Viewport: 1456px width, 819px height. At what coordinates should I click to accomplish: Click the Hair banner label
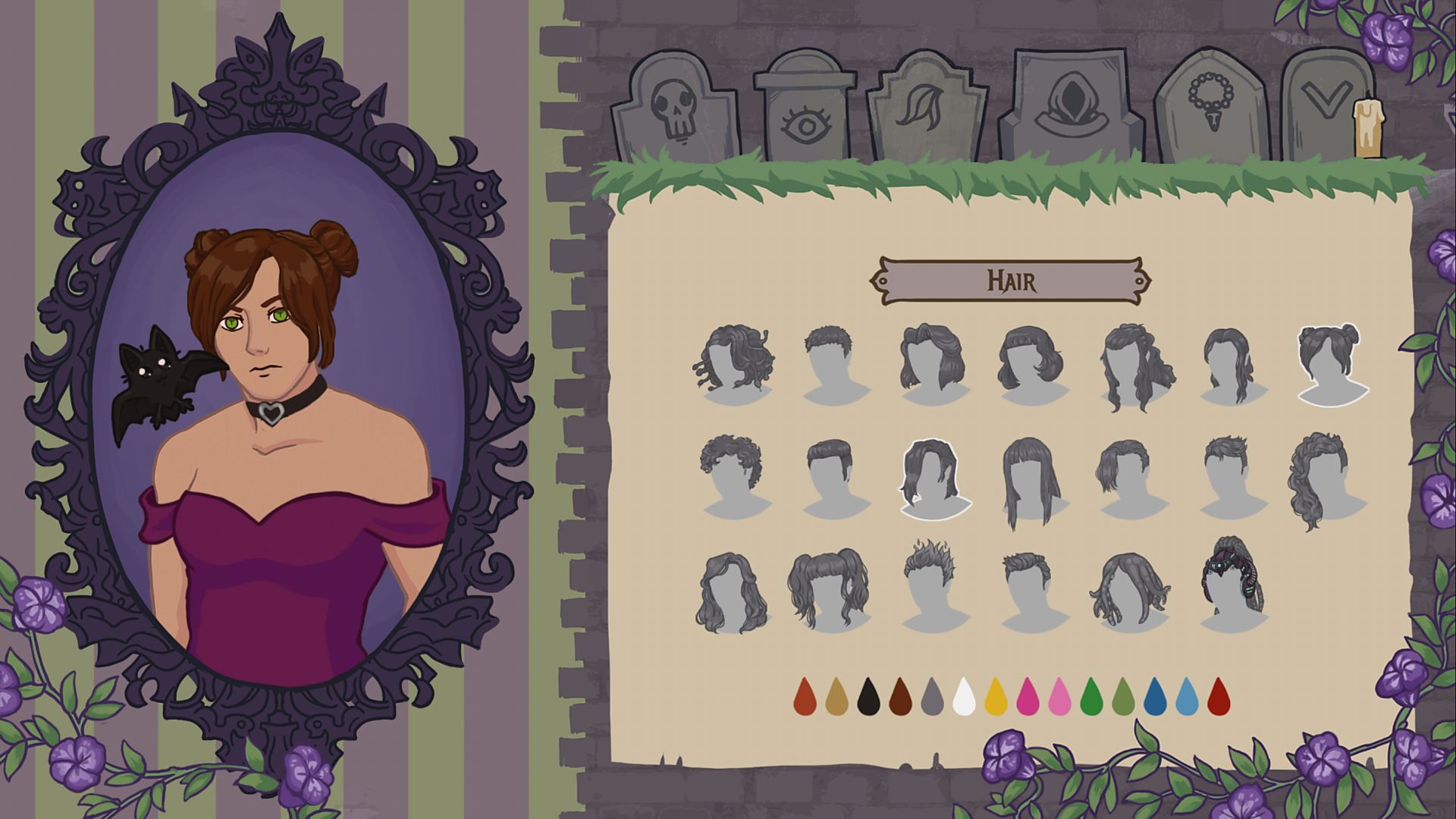tap(1011, 281)
